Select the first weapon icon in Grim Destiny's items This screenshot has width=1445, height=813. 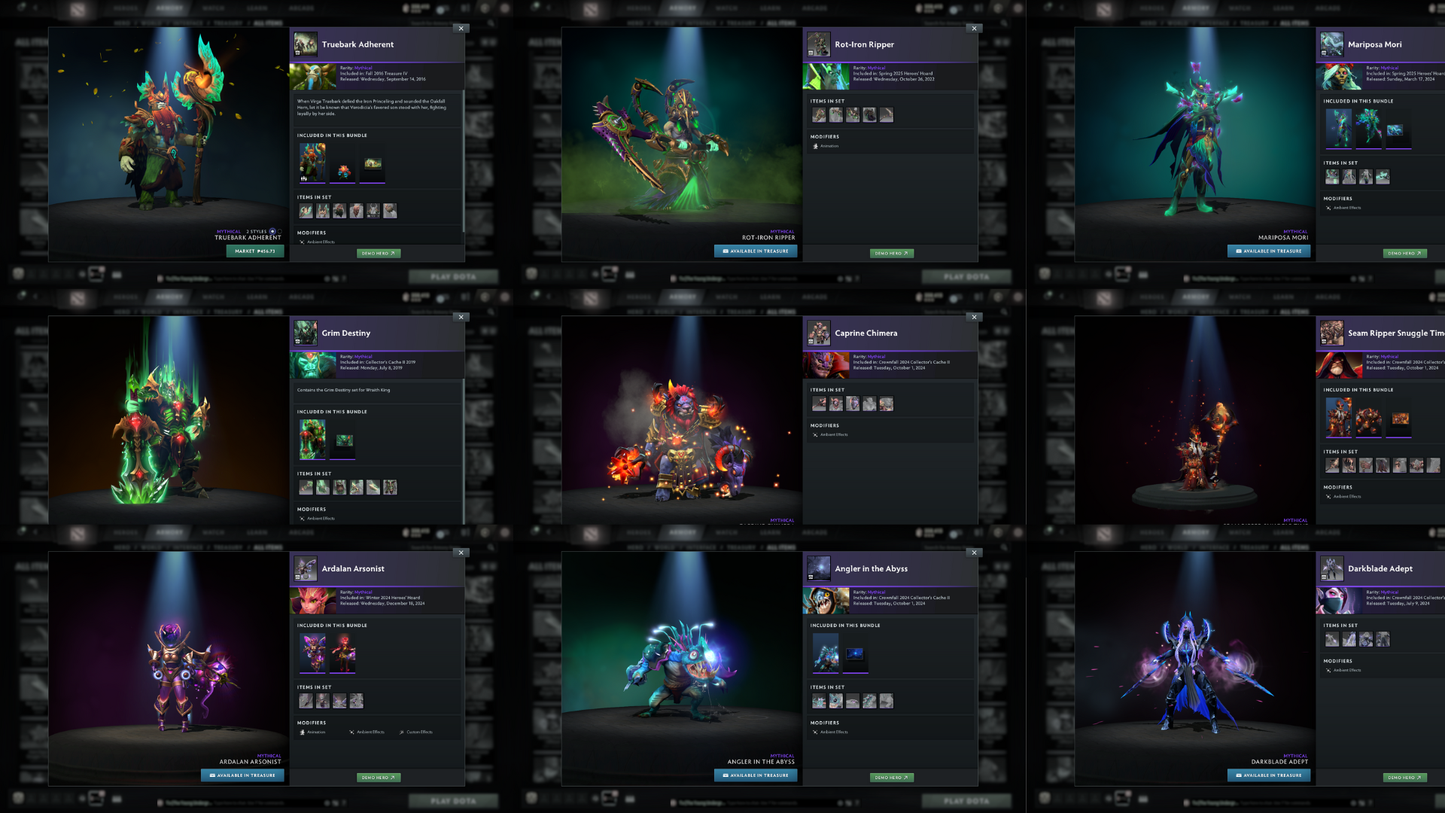(306, 487)
